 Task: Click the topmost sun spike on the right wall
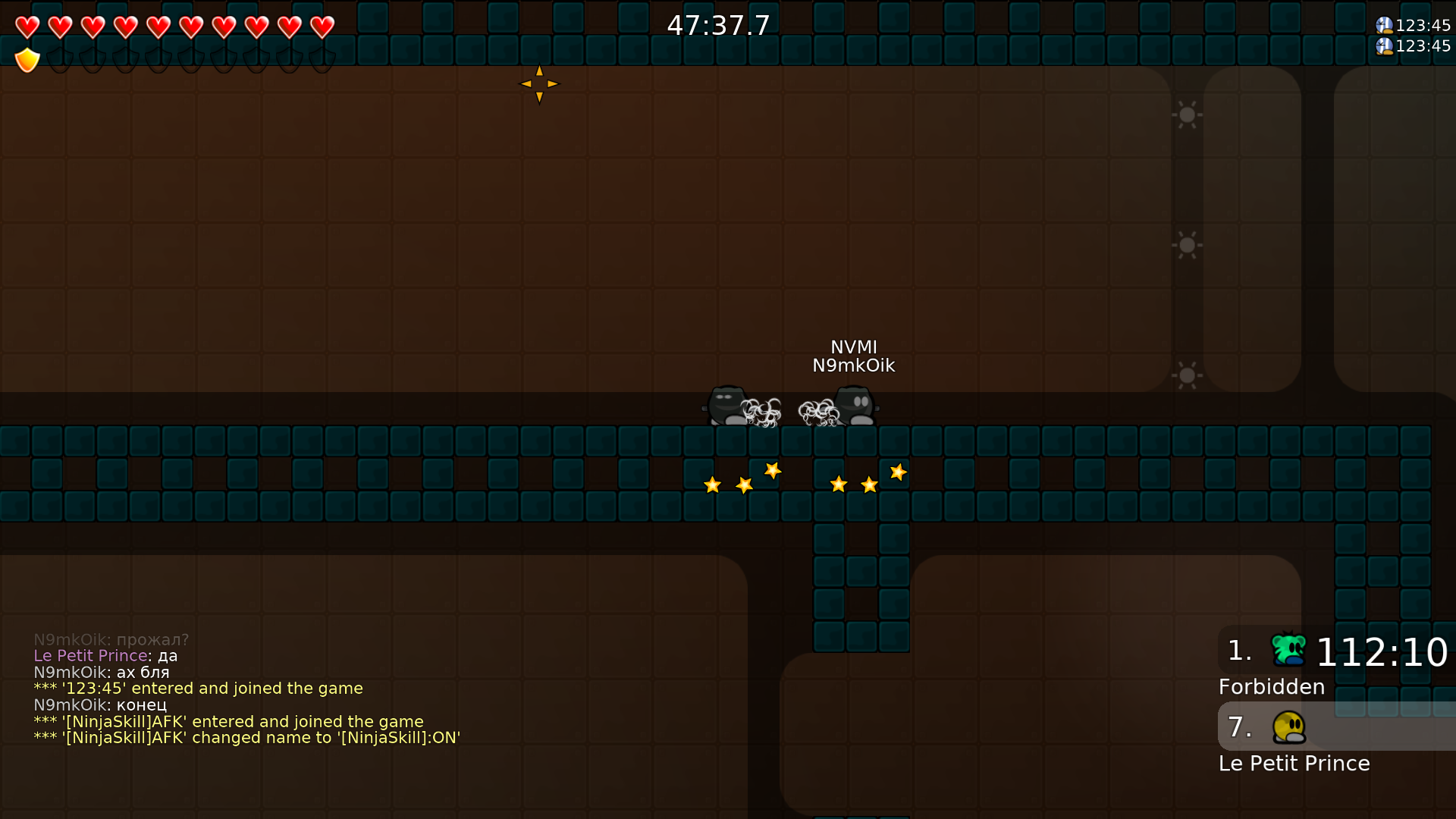(1187, 115)
